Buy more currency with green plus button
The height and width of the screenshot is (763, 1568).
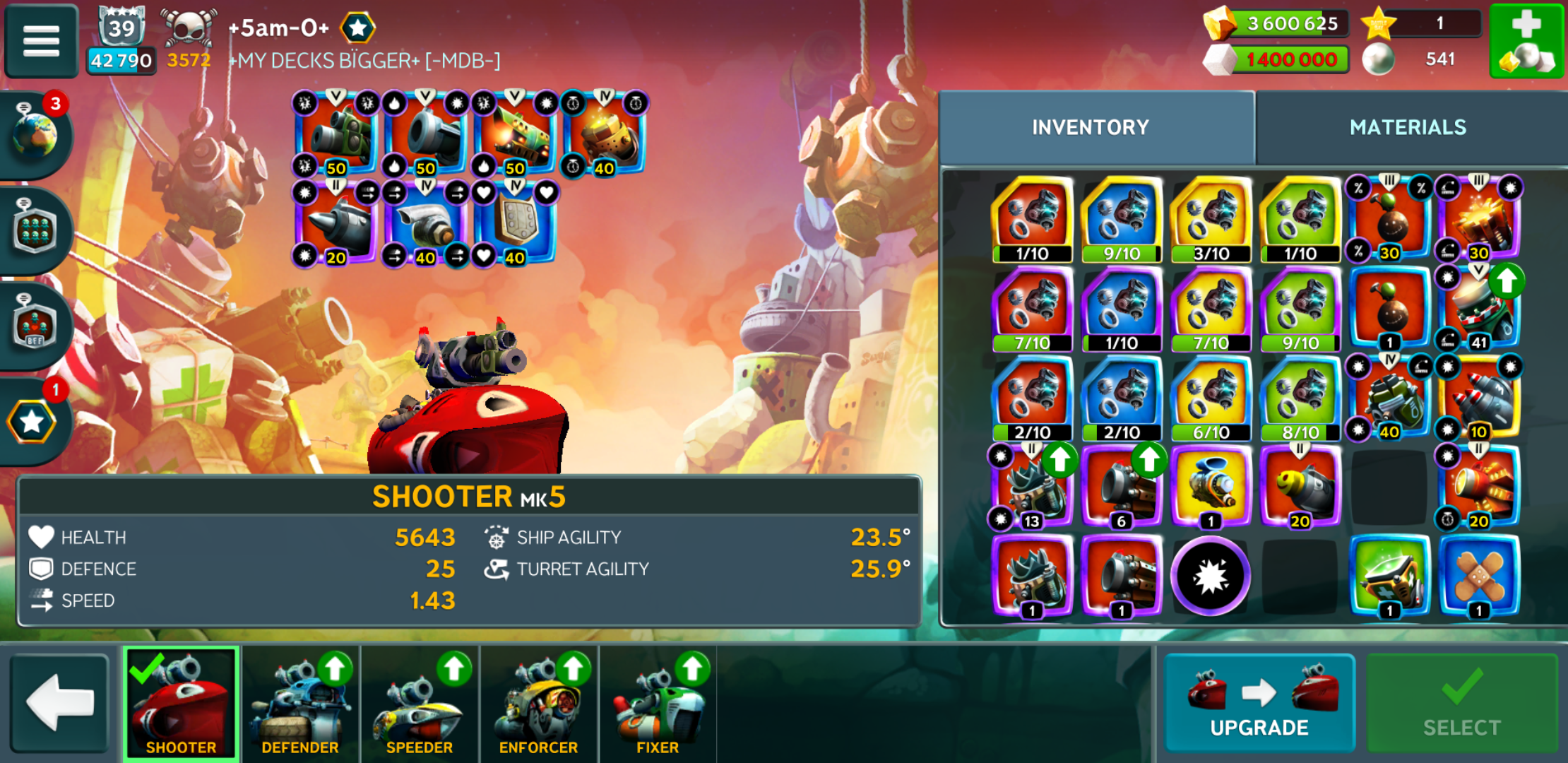click(x=1526, y=40)
